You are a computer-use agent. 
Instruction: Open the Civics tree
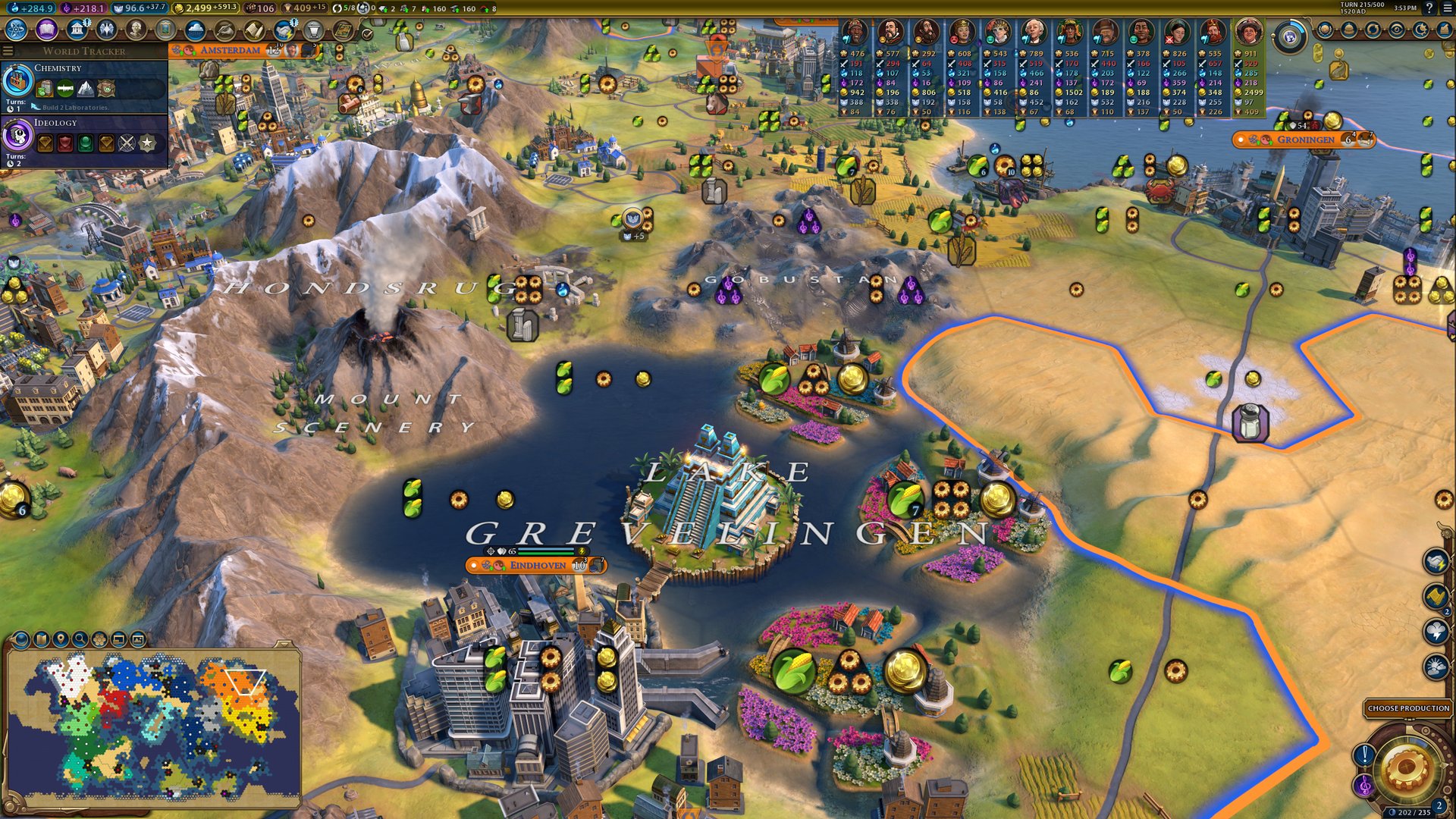[x=47, y=30]
